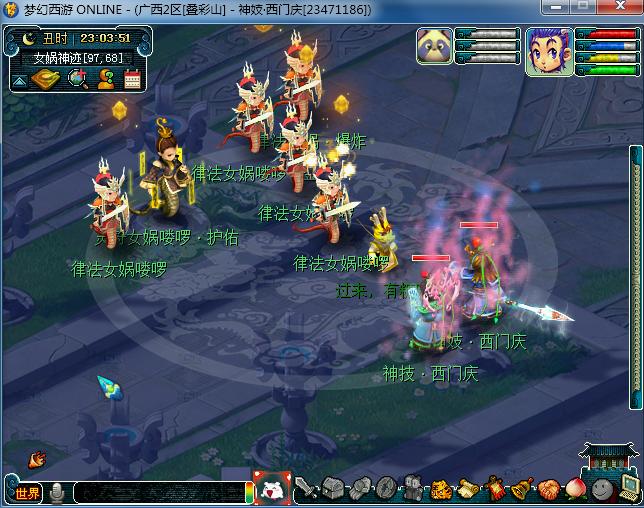Open the question-mark helper icon
644x508 pixels.
[x=105, y=78]
